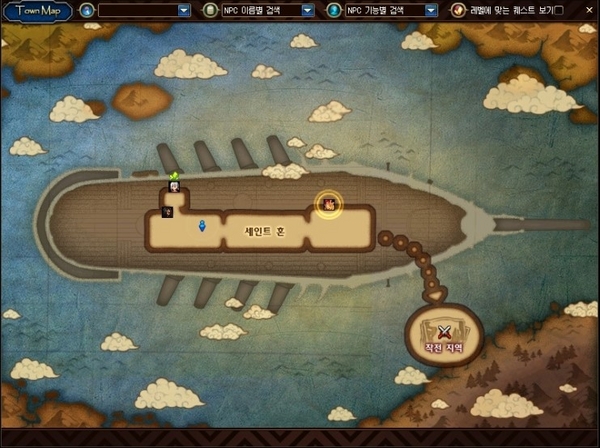The height and width of the screenshot is (448, 600).
Task: Click the dark square NPC icon on the ship
Action: (168, 211)
